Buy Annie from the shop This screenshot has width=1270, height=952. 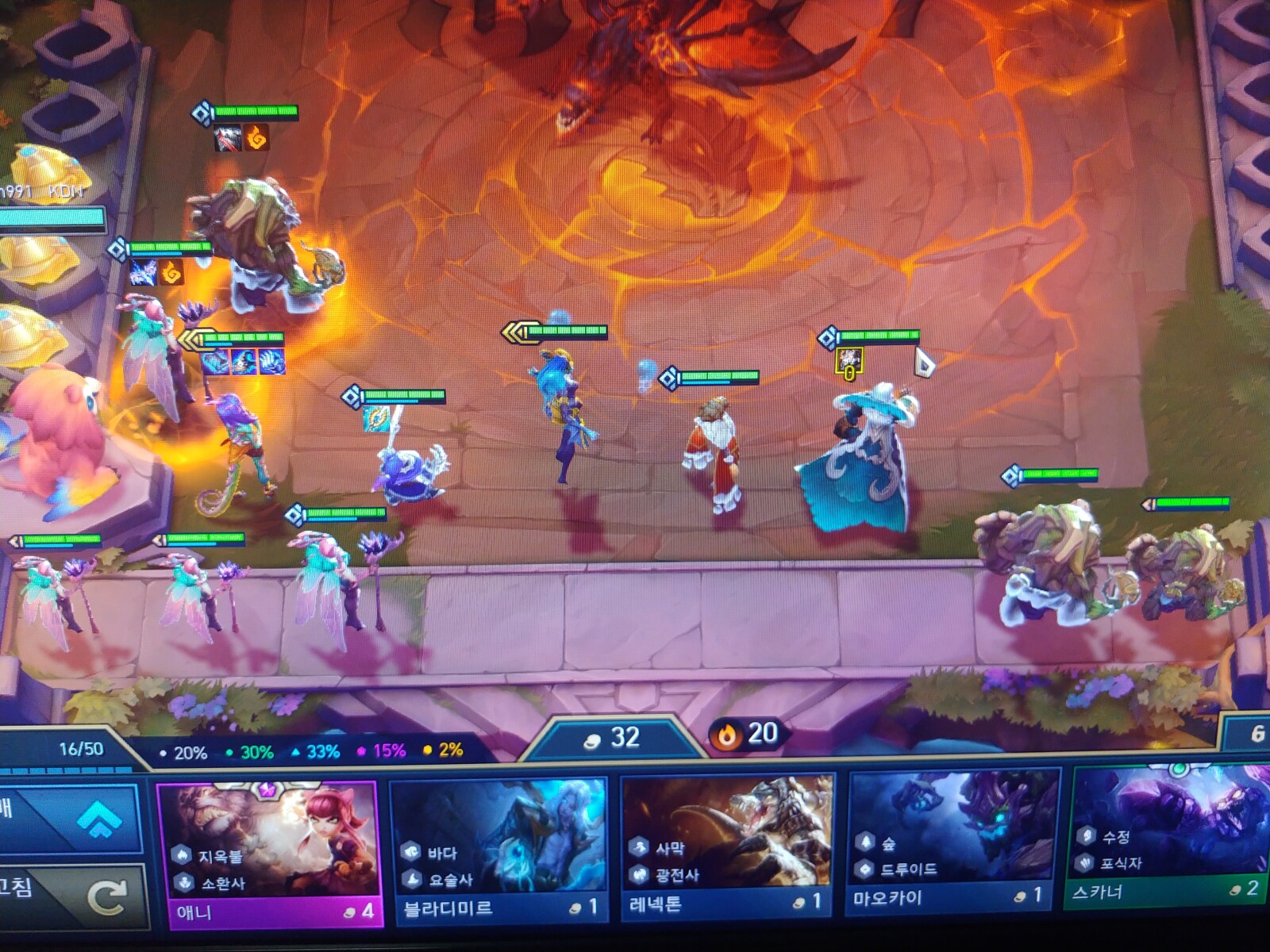[x=268, y=853]
